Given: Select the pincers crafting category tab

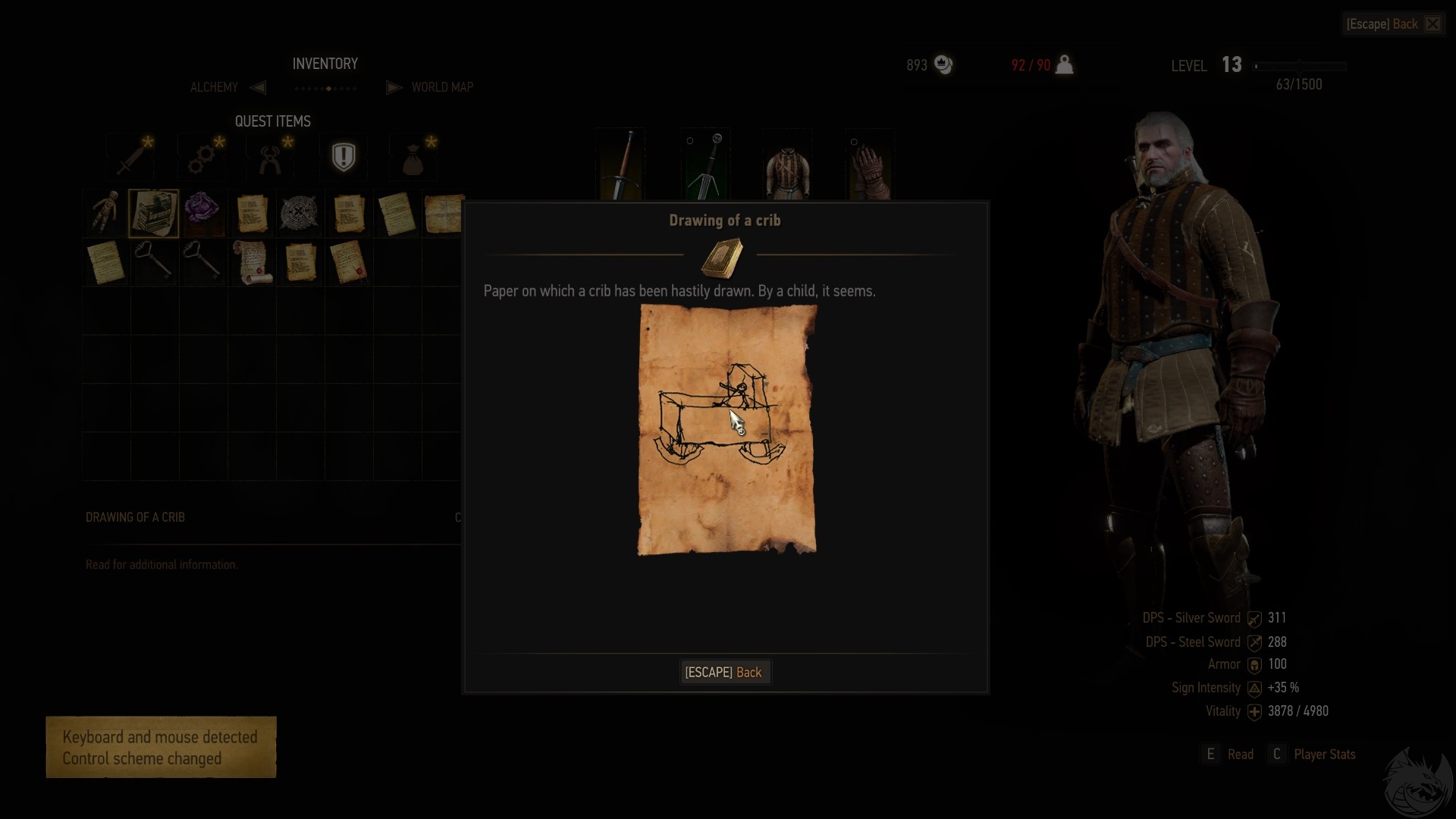Looking at the screenshot, I should tap(271, 157).
